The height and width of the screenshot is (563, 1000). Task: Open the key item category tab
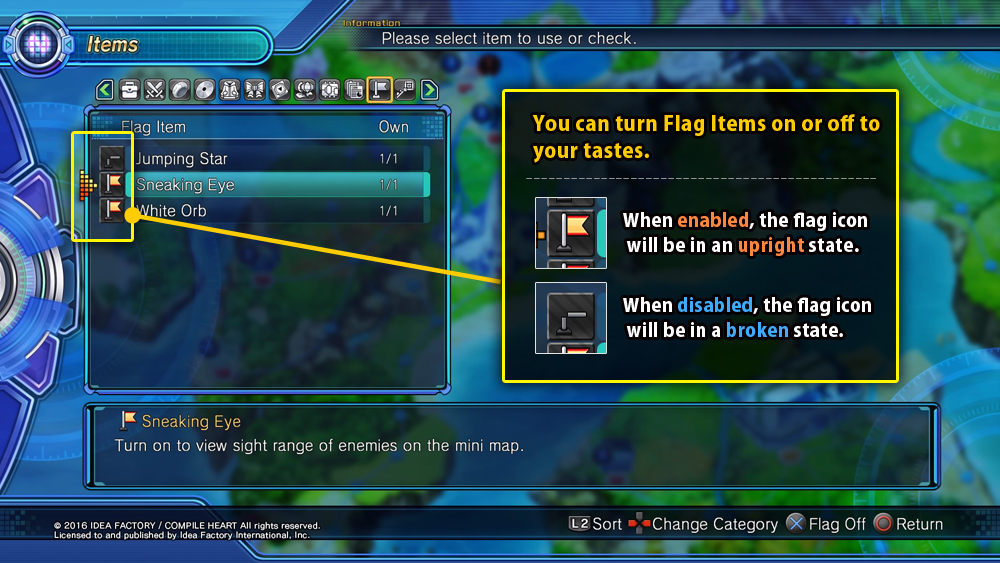click(404, 91)
